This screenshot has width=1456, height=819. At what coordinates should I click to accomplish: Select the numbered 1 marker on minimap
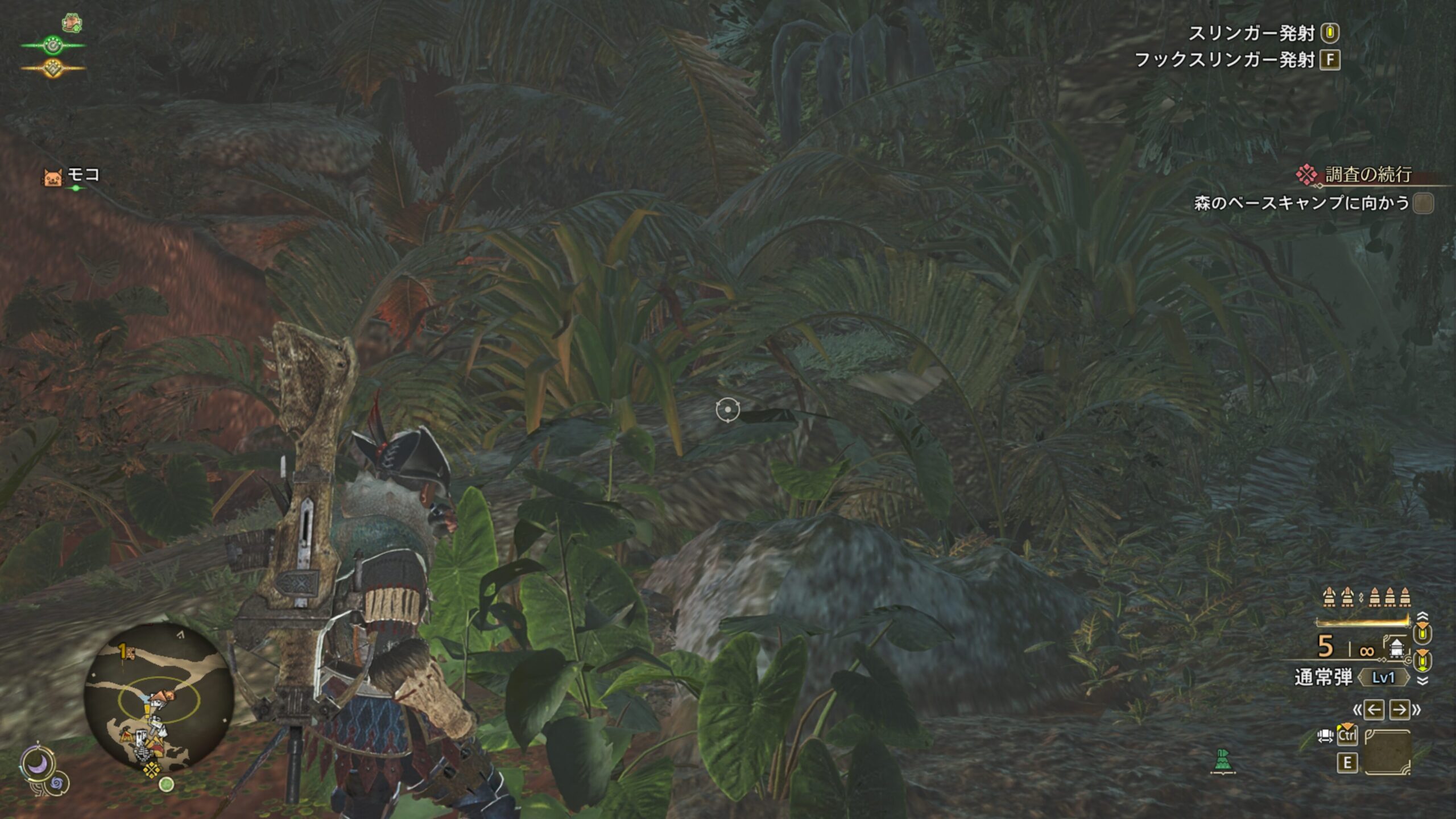click(x=125, y=652)
